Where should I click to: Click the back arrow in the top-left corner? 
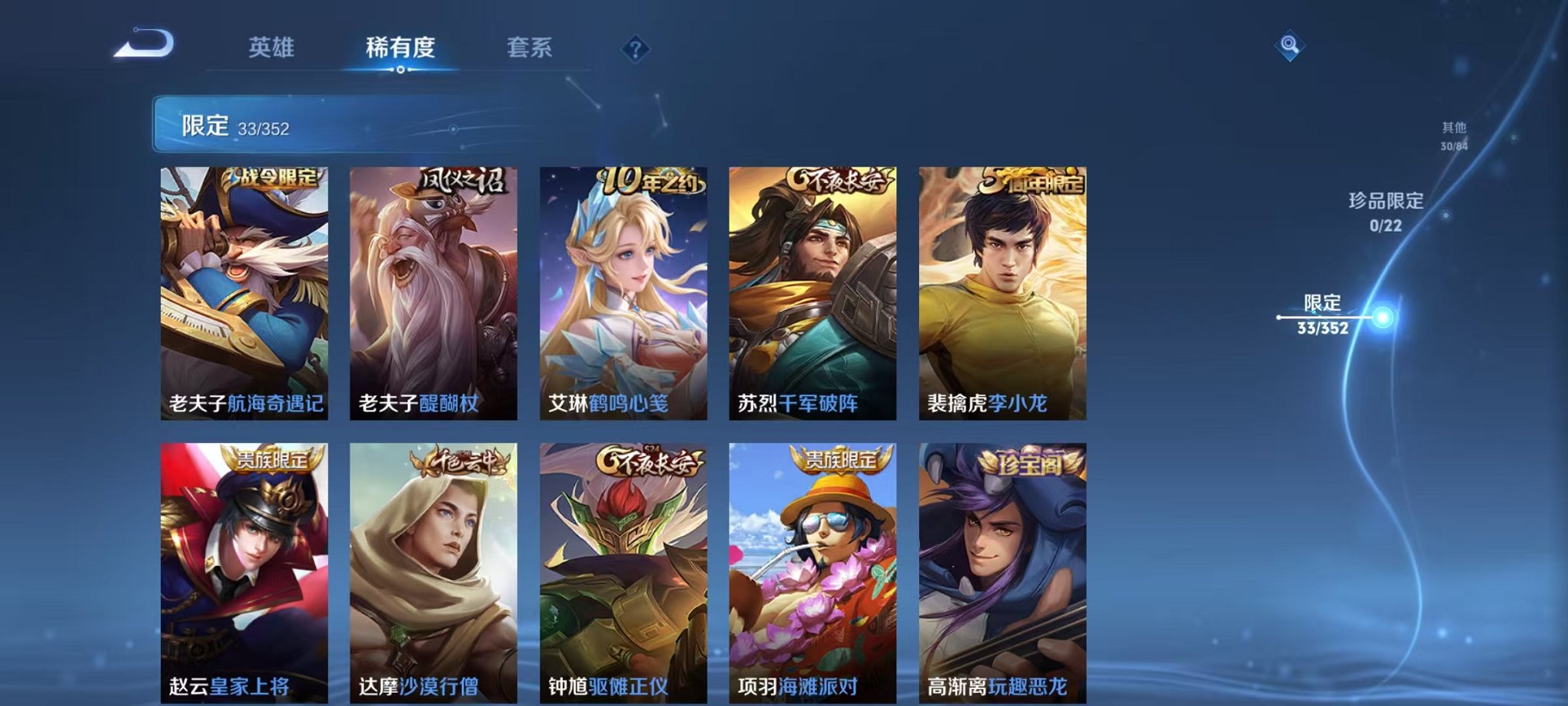click(141, 46)
